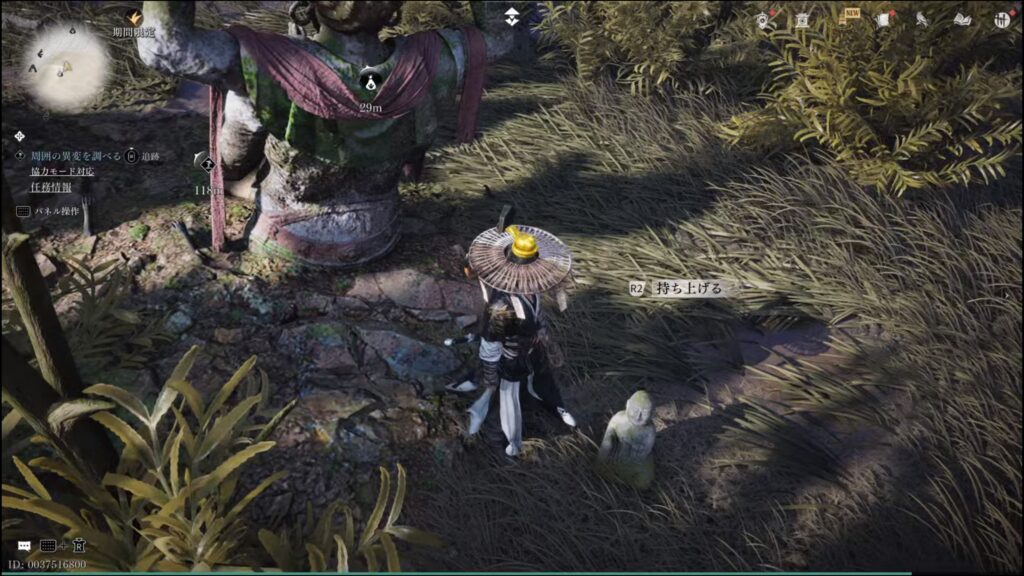
Task: Click the double-arrow icon at top center
Action: (x=512, y=16)
